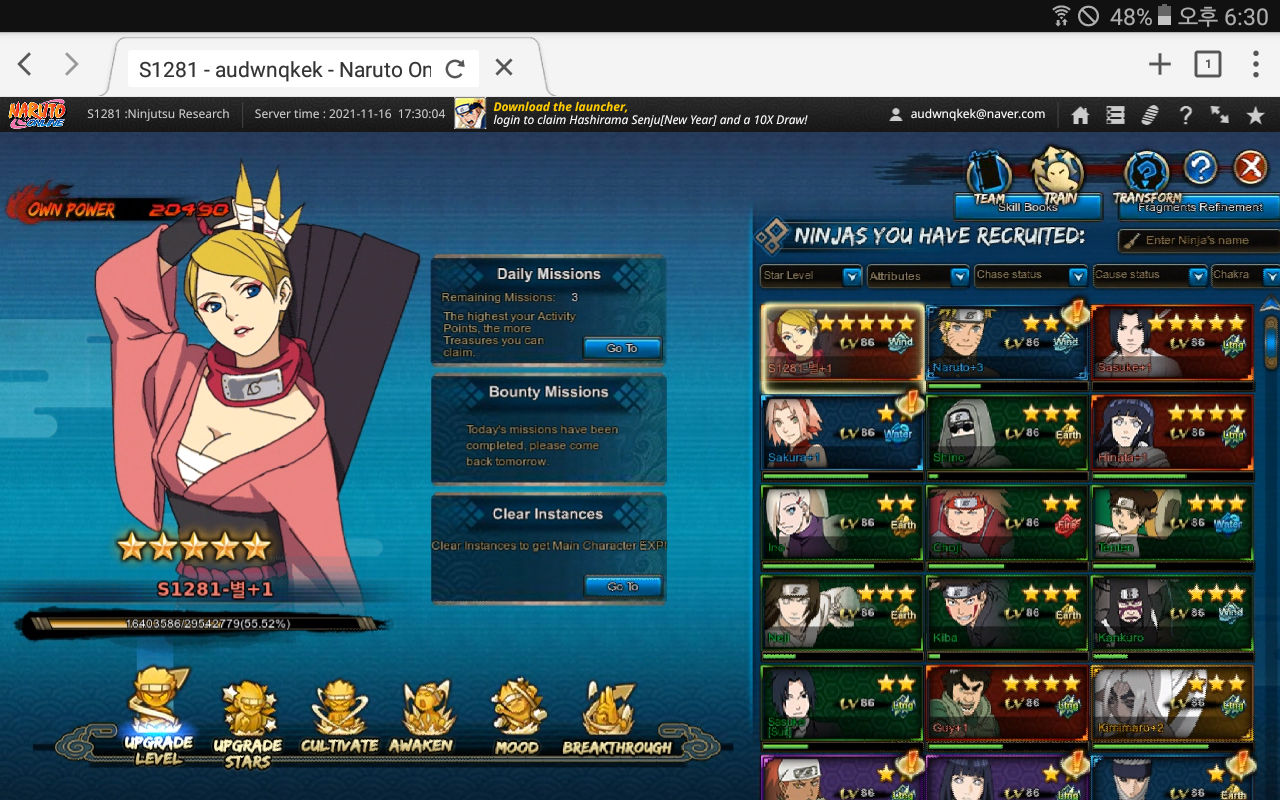Select the Upgrade Level option
Image resolution: width=1280 pixels, height=800 pixels.
point(160,717)
